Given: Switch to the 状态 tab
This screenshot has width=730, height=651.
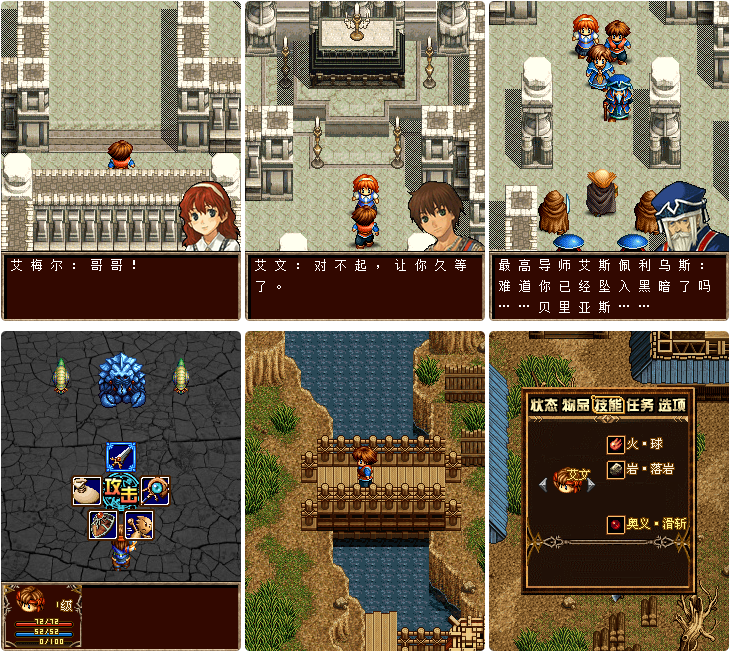Looking at the screenshot, I should tap(544, 405).
